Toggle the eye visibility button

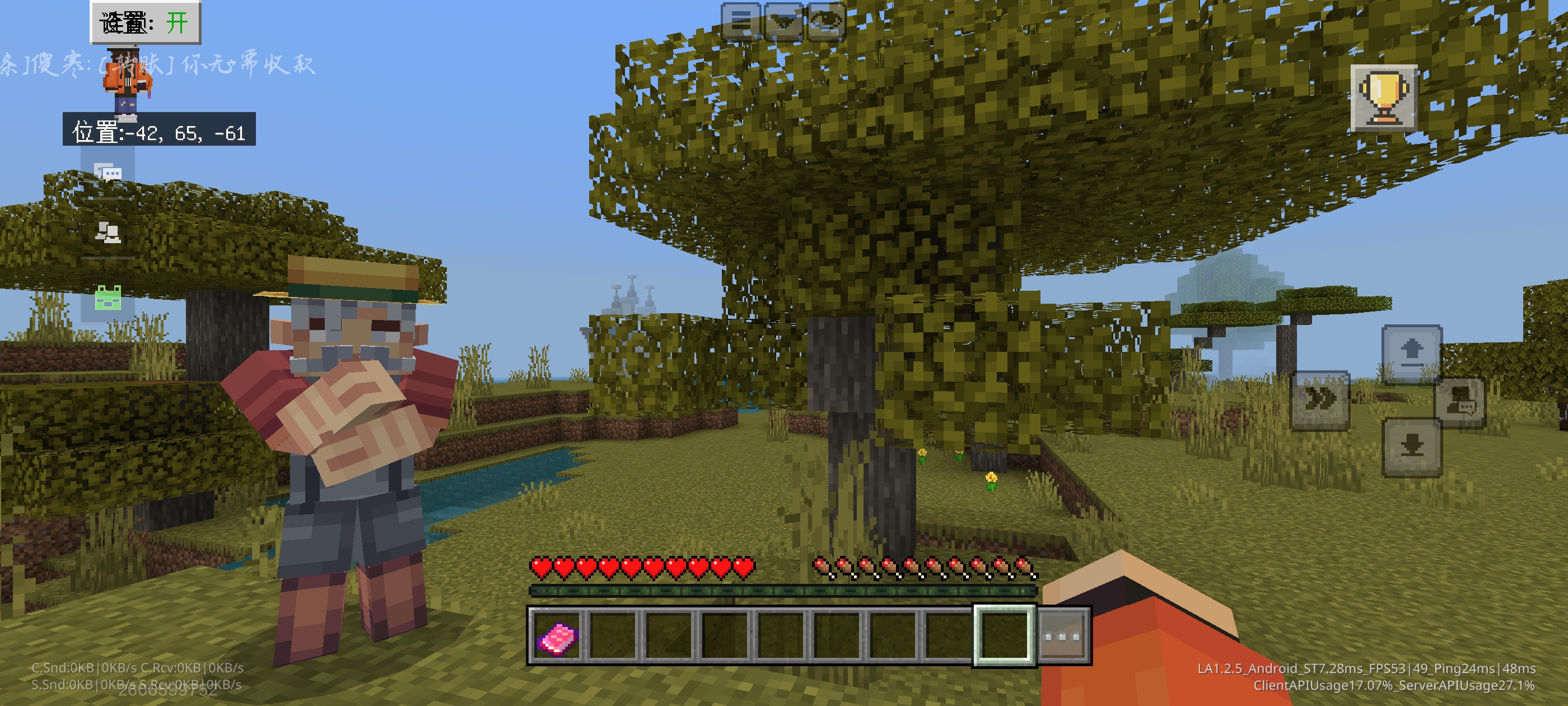pos(825,22)
